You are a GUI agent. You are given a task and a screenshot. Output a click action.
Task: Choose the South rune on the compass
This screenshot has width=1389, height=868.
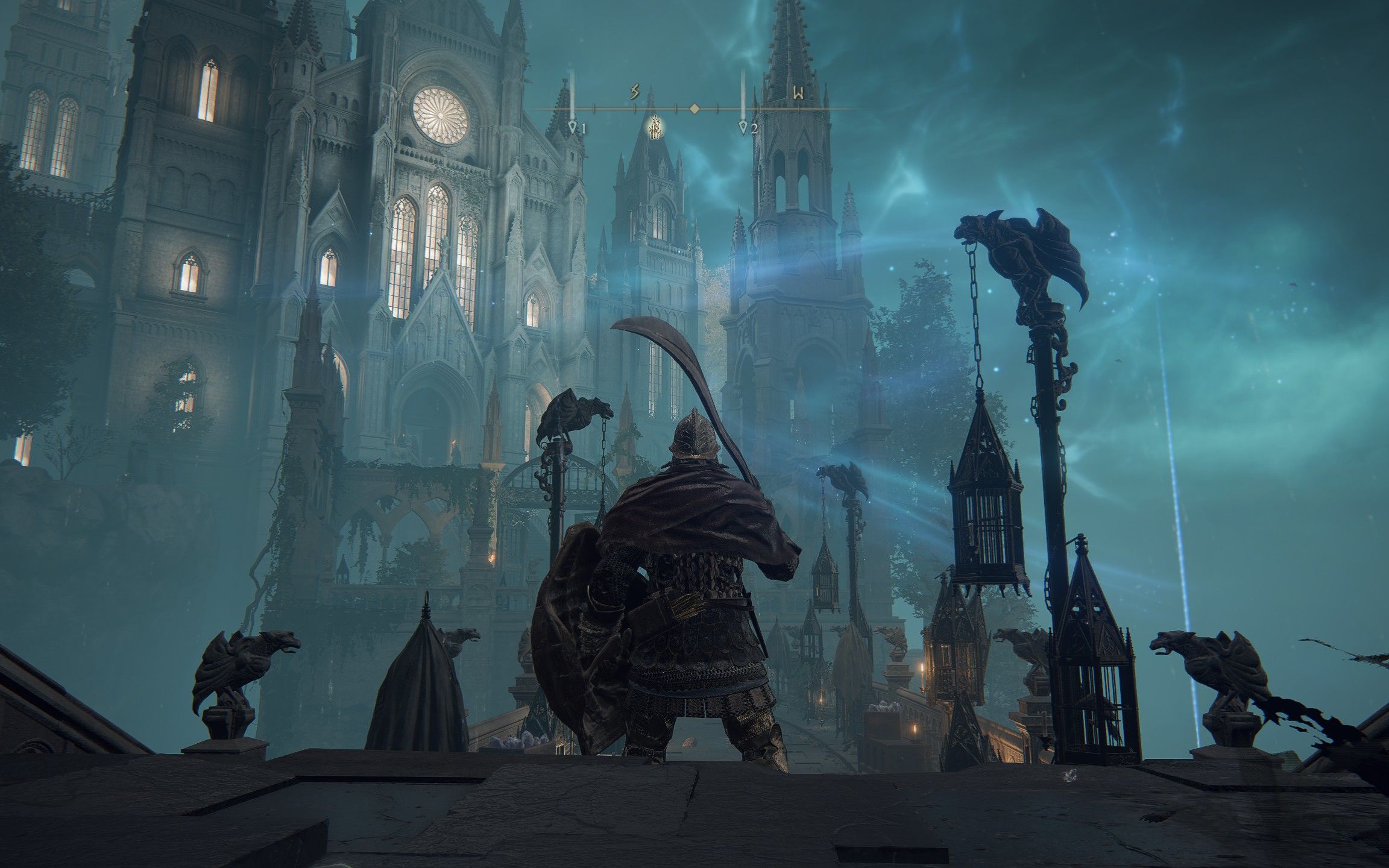(x=634, y=92)
